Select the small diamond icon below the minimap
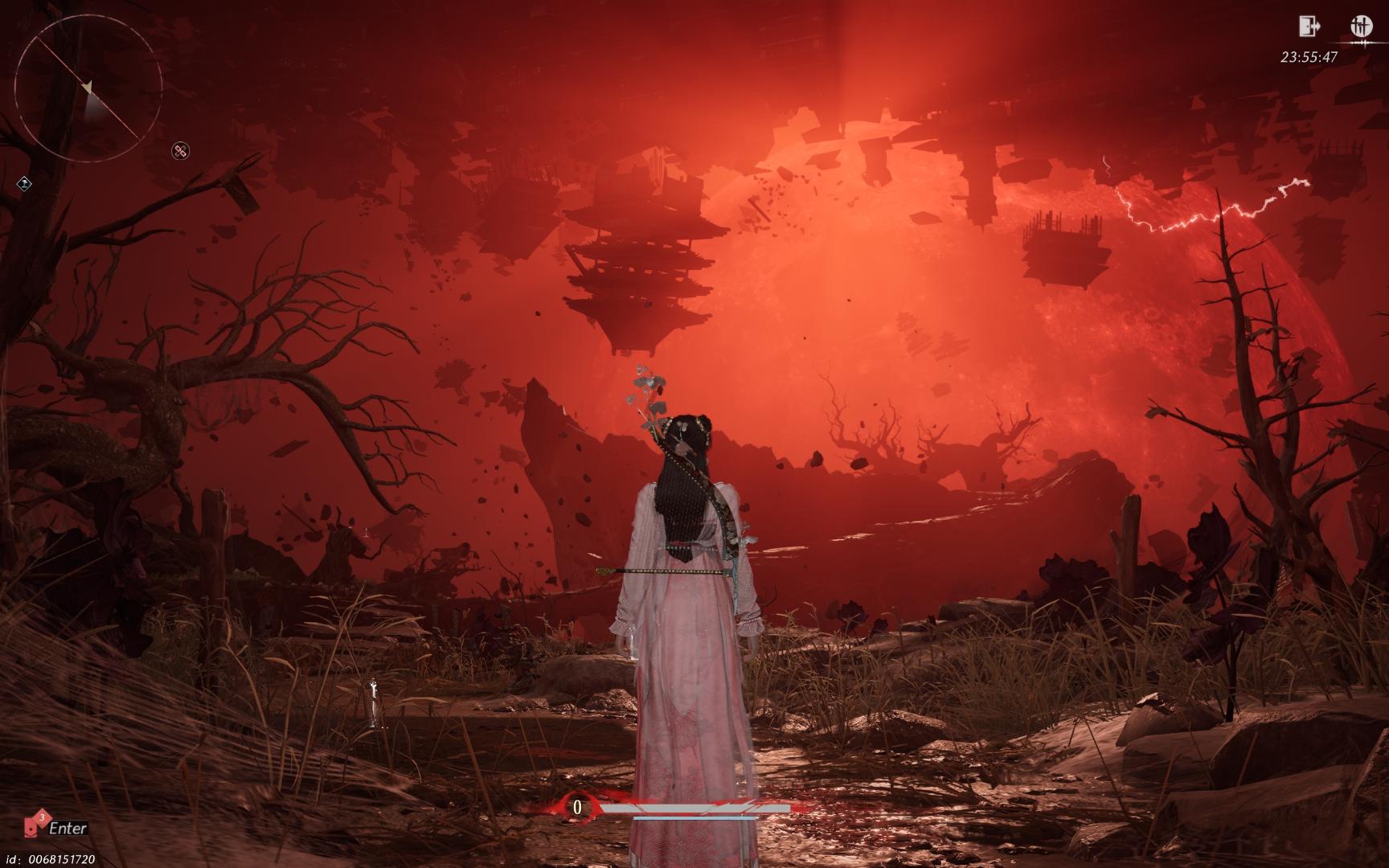Image resolution: width=1389 pixels, height=868 pixels. click(x=25, y=184)
